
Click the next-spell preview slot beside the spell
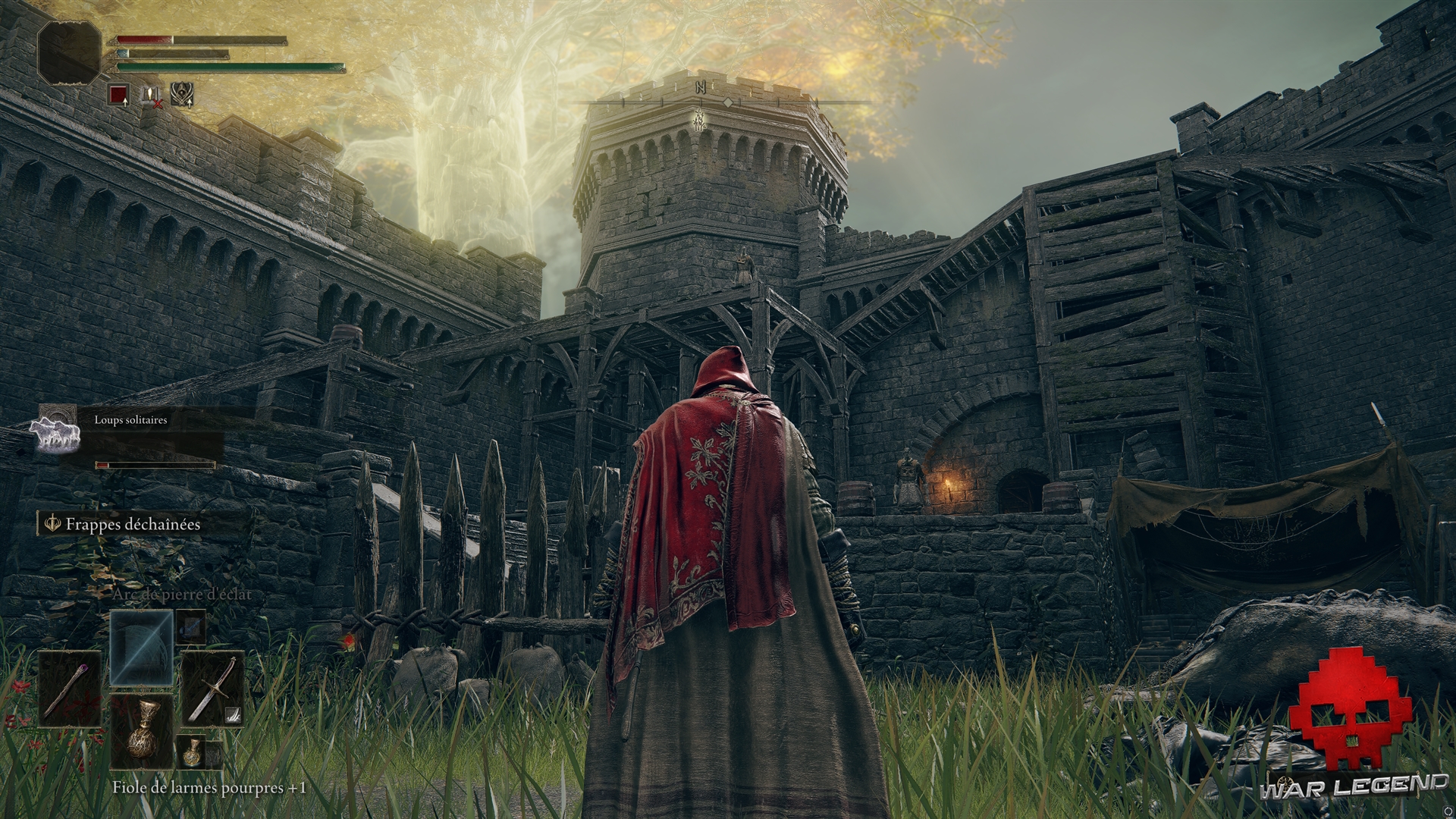tap(191, 626)
